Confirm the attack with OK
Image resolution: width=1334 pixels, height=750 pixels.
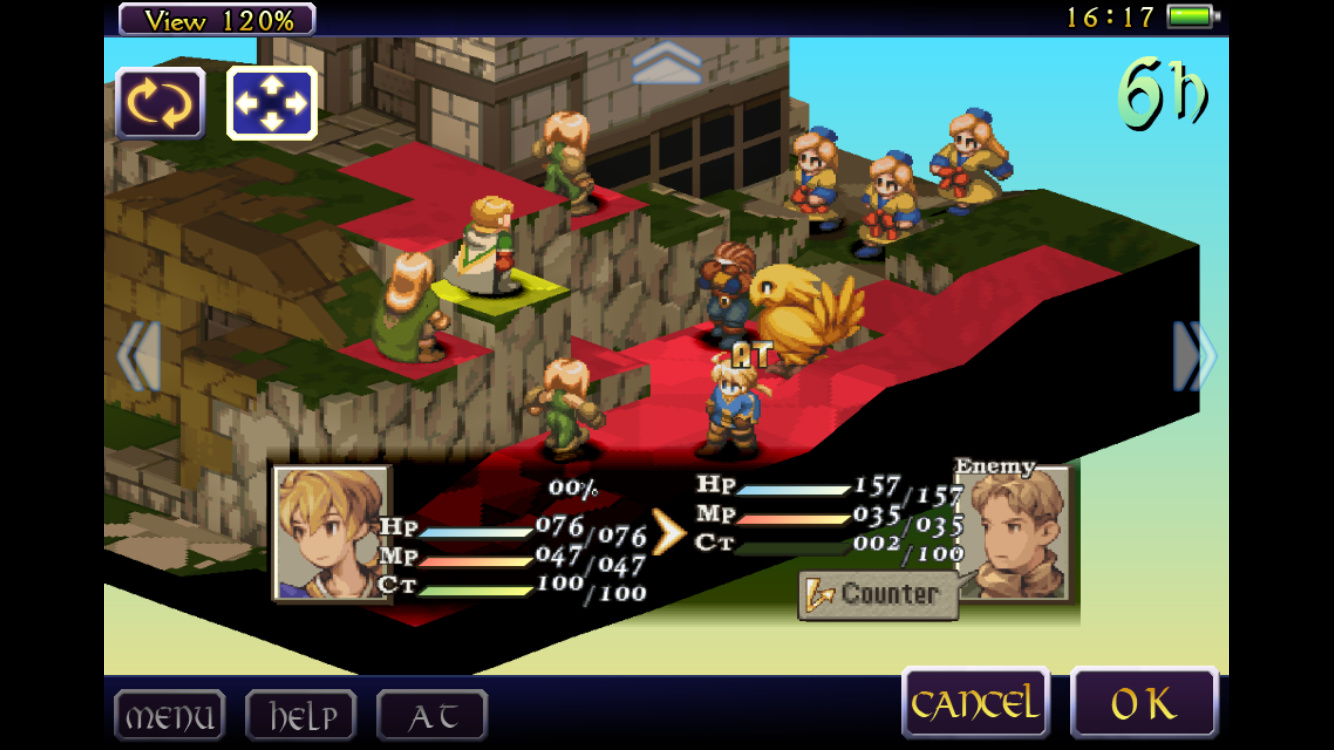point(1144,704)
